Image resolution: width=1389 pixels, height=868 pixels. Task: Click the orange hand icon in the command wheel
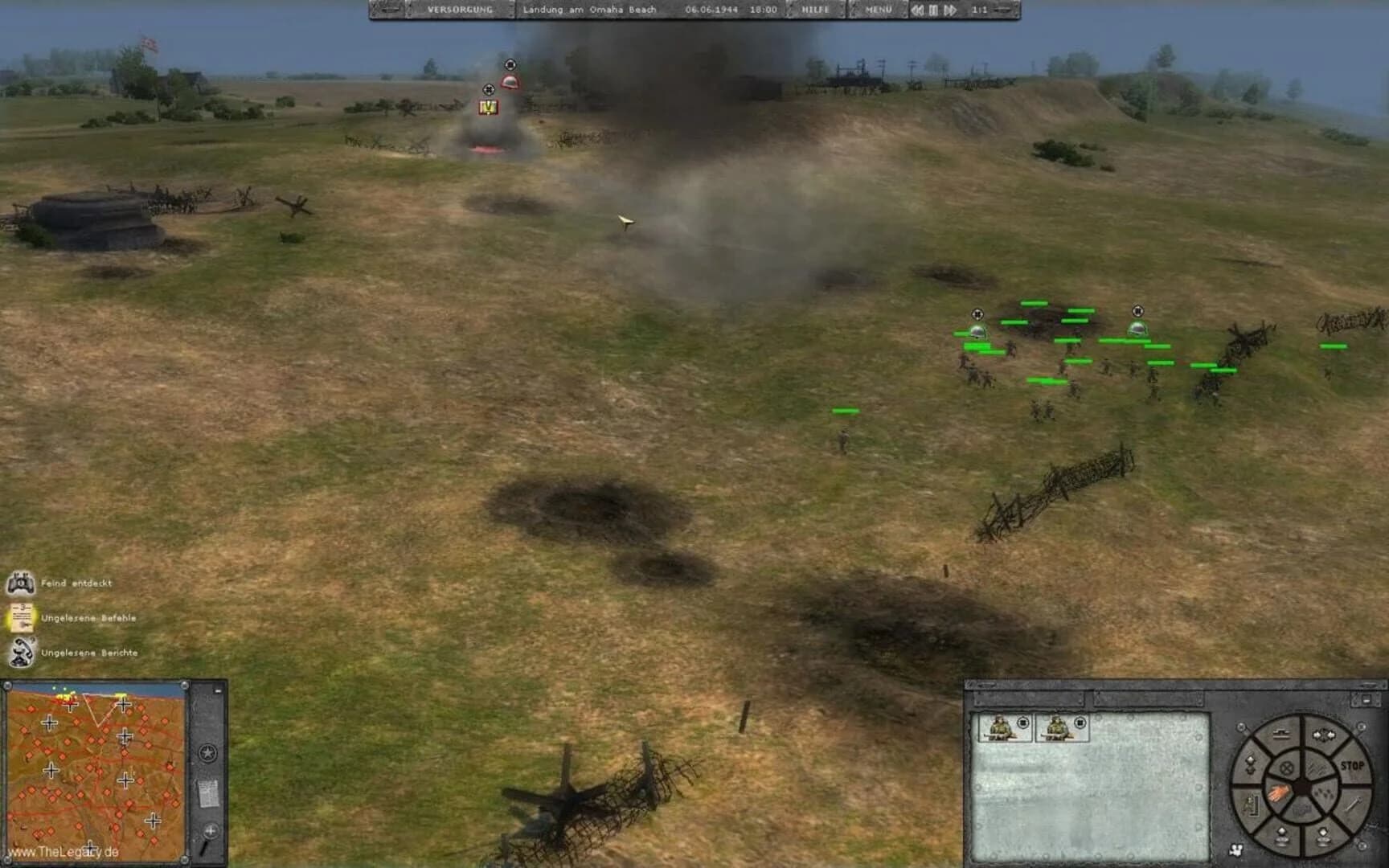point(1279,792)
